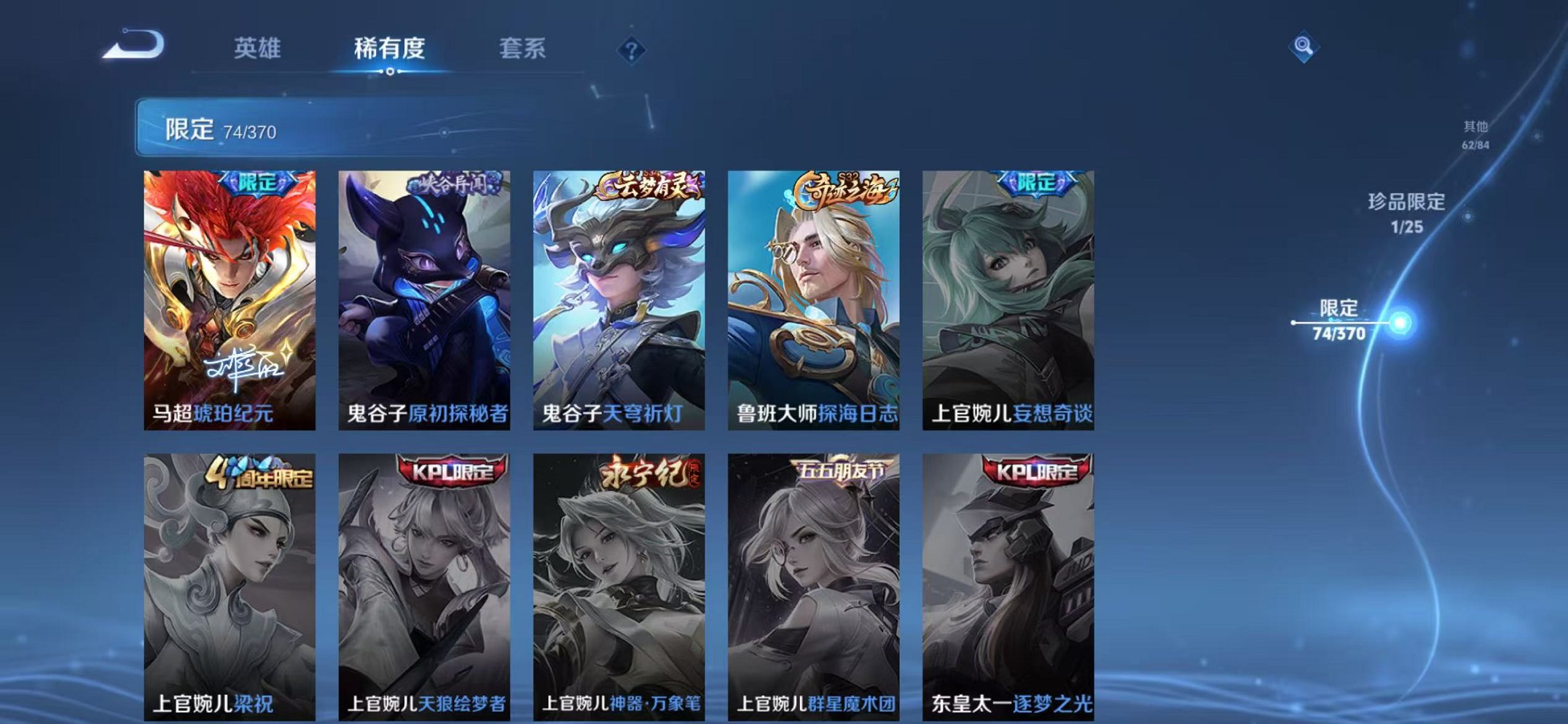Open the help question mark icon

pos(631,49)
